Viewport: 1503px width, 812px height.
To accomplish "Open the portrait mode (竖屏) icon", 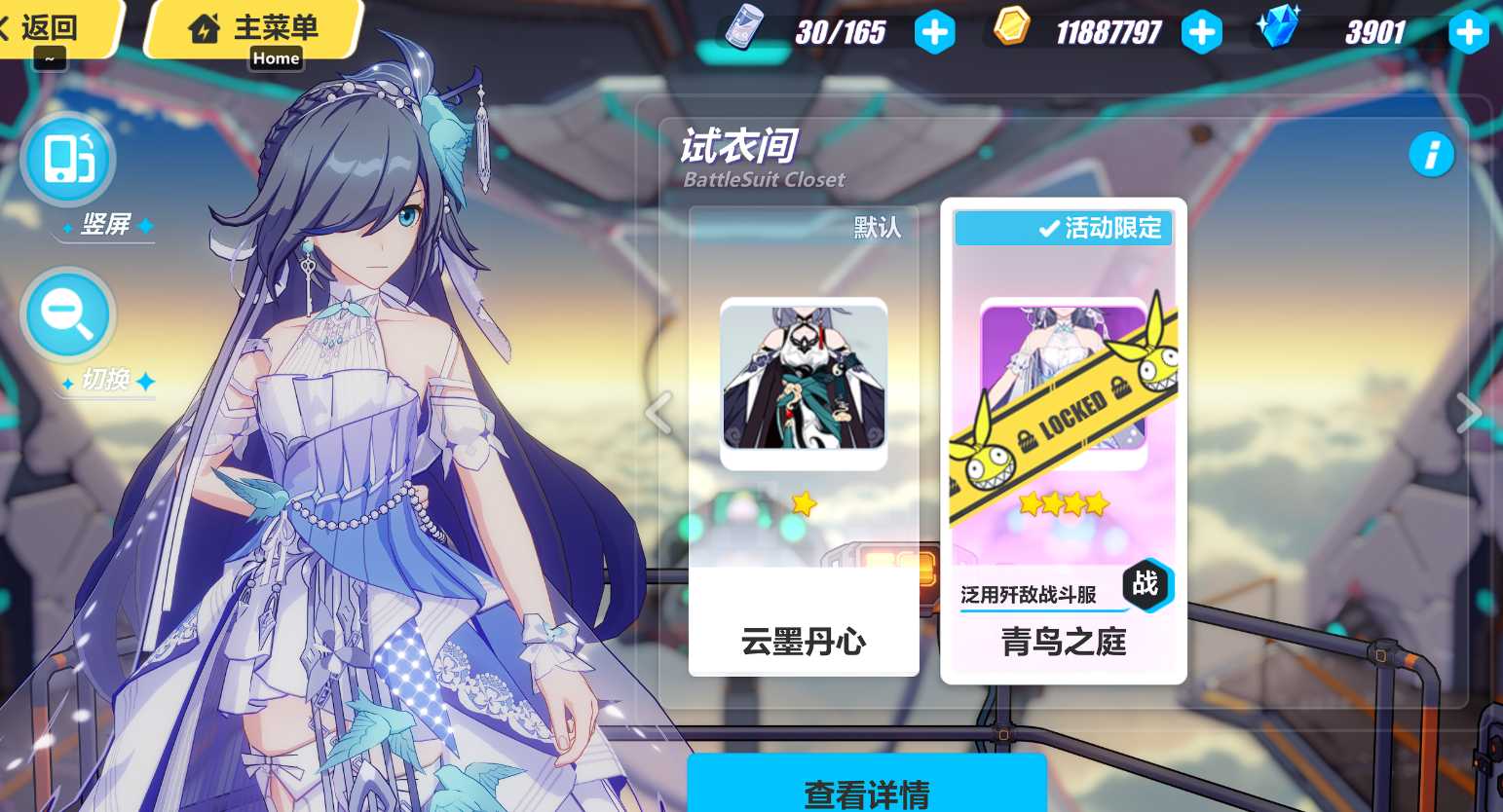I will click(x=67, y=159).
